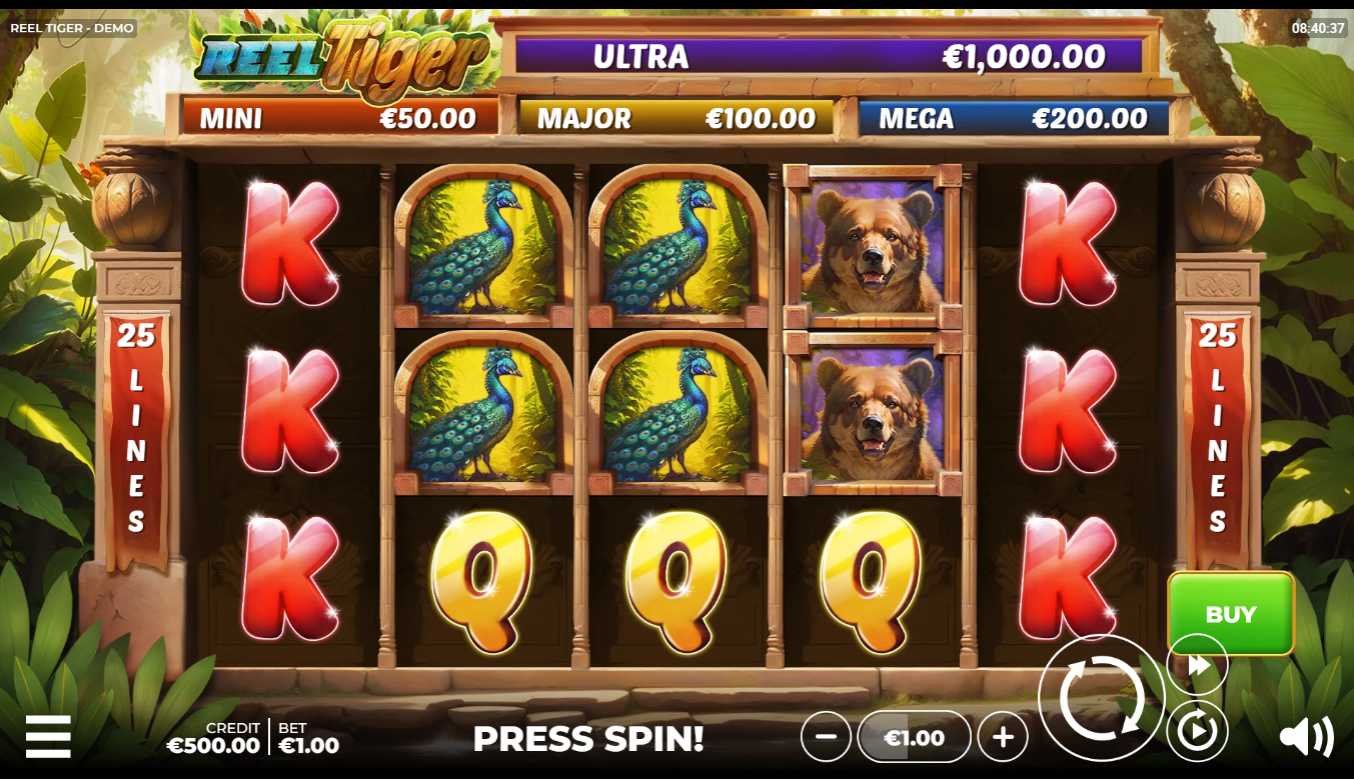This screenshot has width=1354, height=780.
Task: Open the green BUY bonus button
Action: click(1230, 613)
